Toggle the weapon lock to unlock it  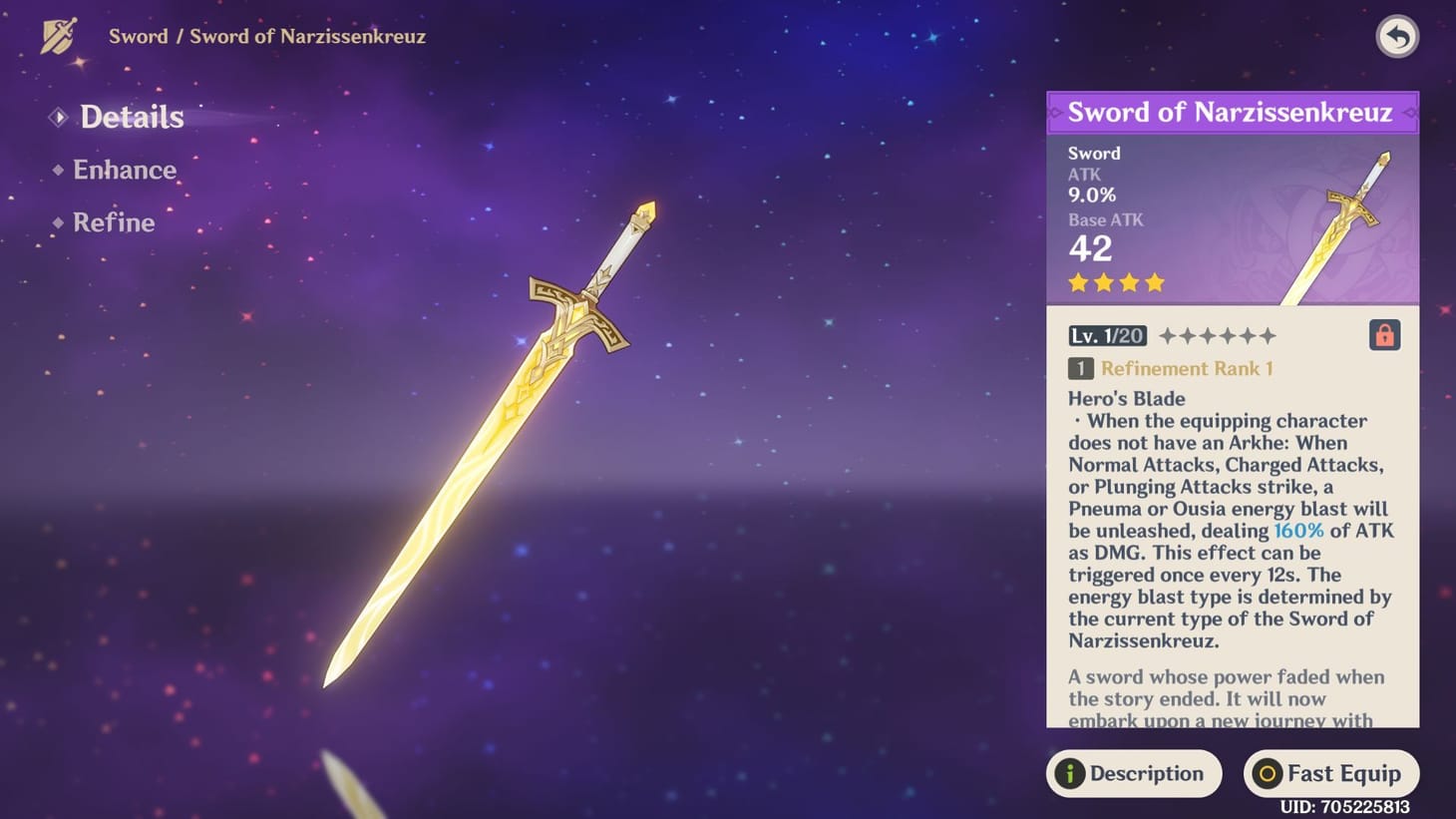(1384, 335)
